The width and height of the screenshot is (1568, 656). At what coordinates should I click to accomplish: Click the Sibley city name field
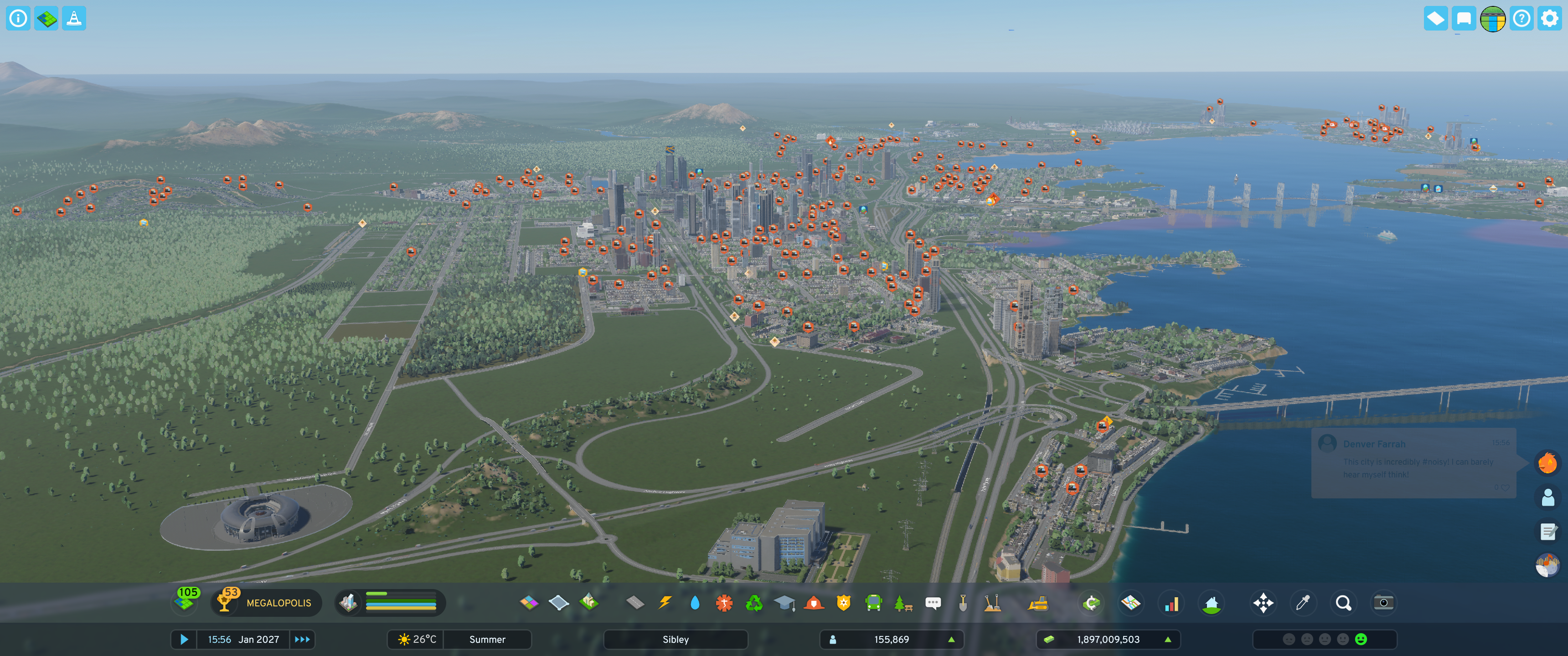(675, 639)
